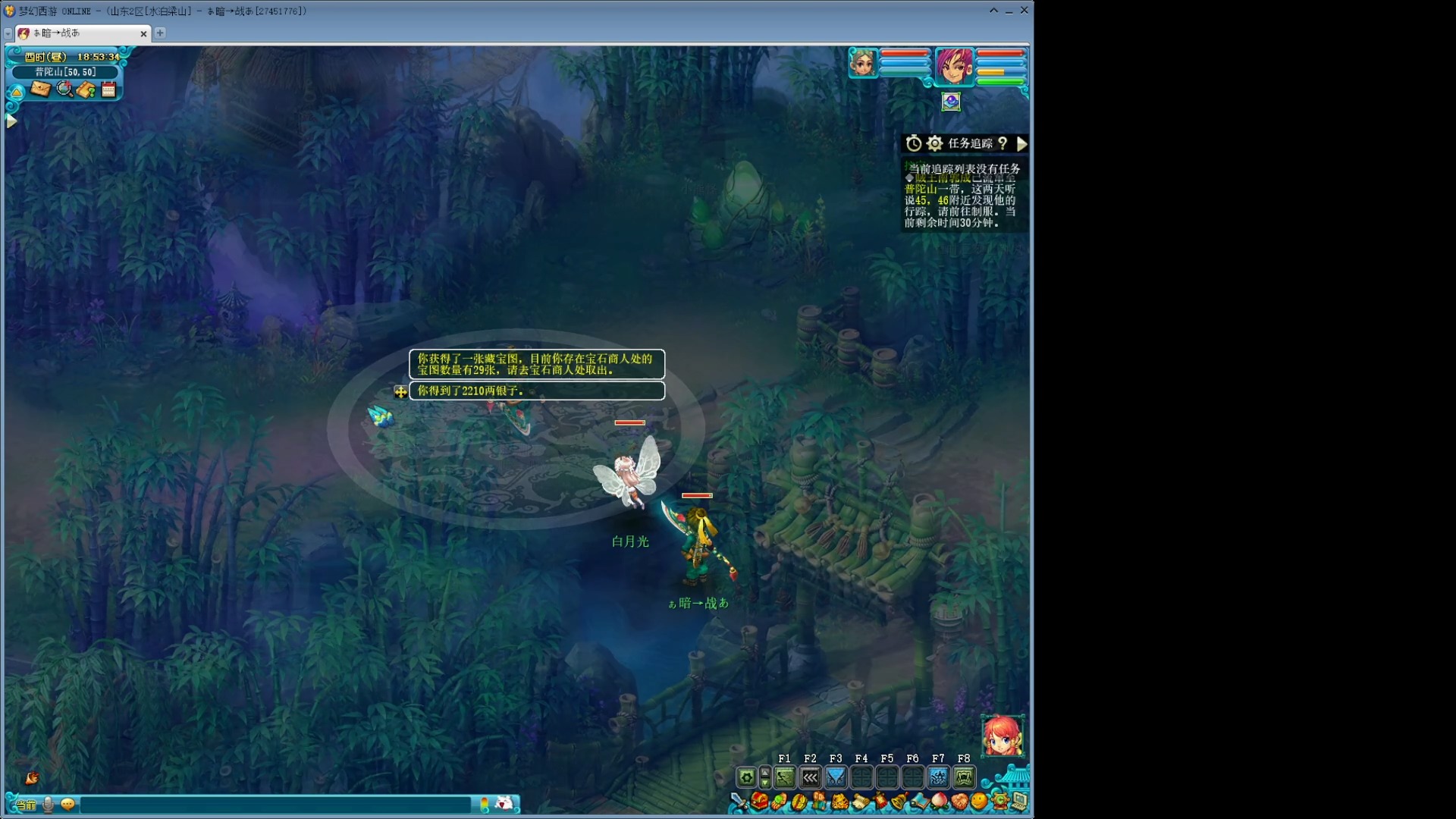Screen dimensions: 1456x819
Task: Open the red treasure chest inventory icon
Action: click(759, 802)
